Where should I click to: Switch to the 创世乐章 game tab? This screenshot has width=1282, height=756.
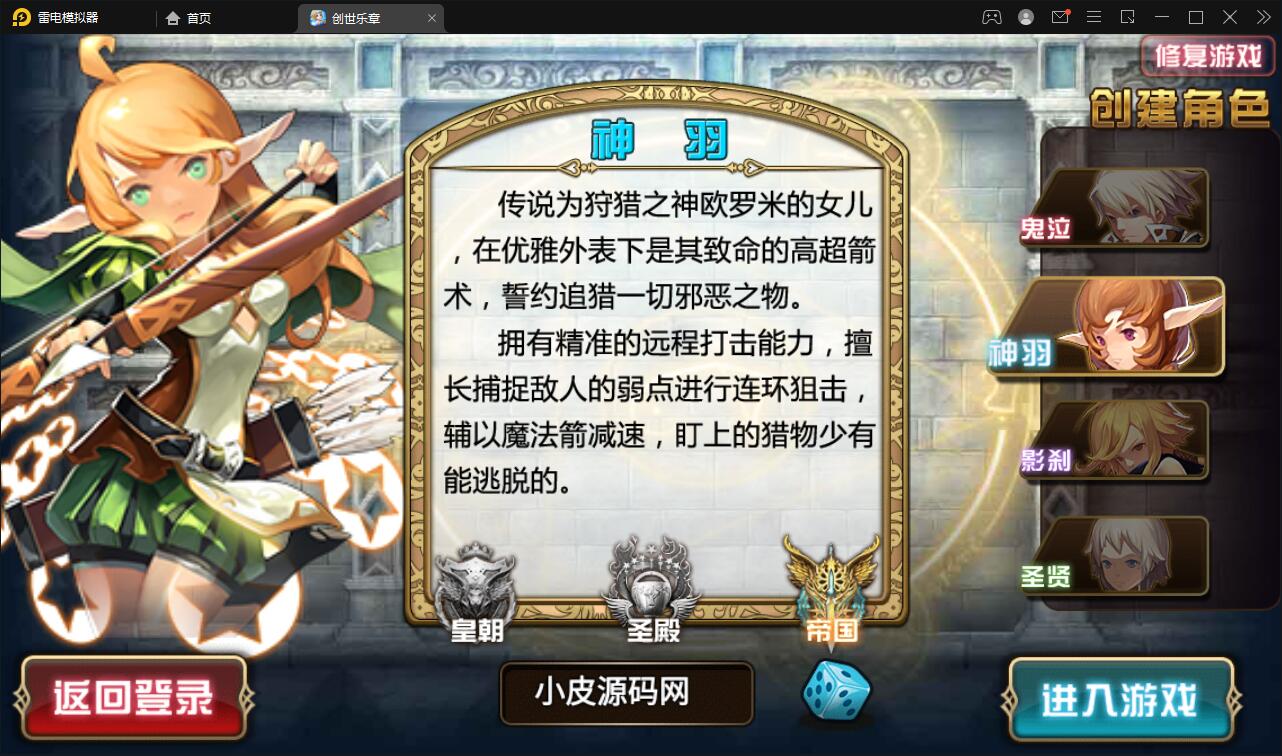click(357, 17)
